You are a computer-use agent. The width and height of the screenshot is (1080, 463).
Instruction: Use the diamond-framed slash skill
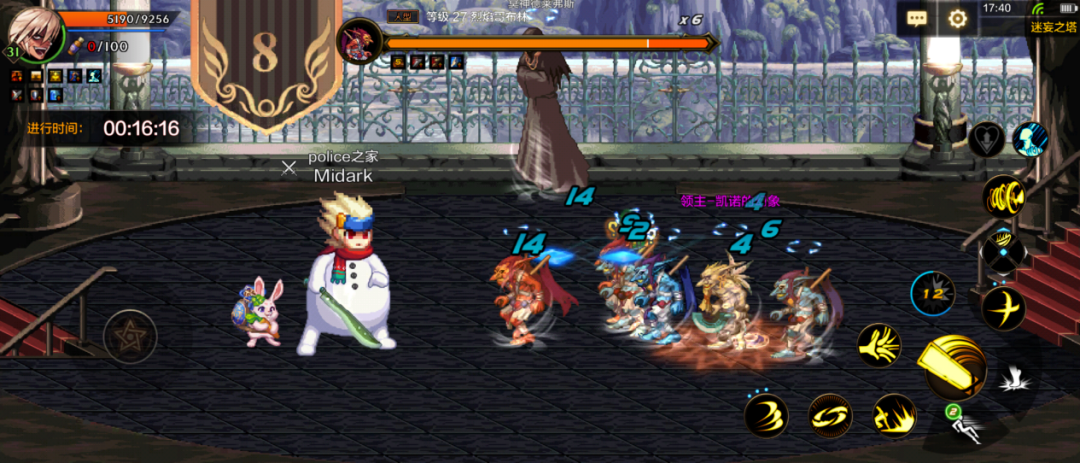1001,251
